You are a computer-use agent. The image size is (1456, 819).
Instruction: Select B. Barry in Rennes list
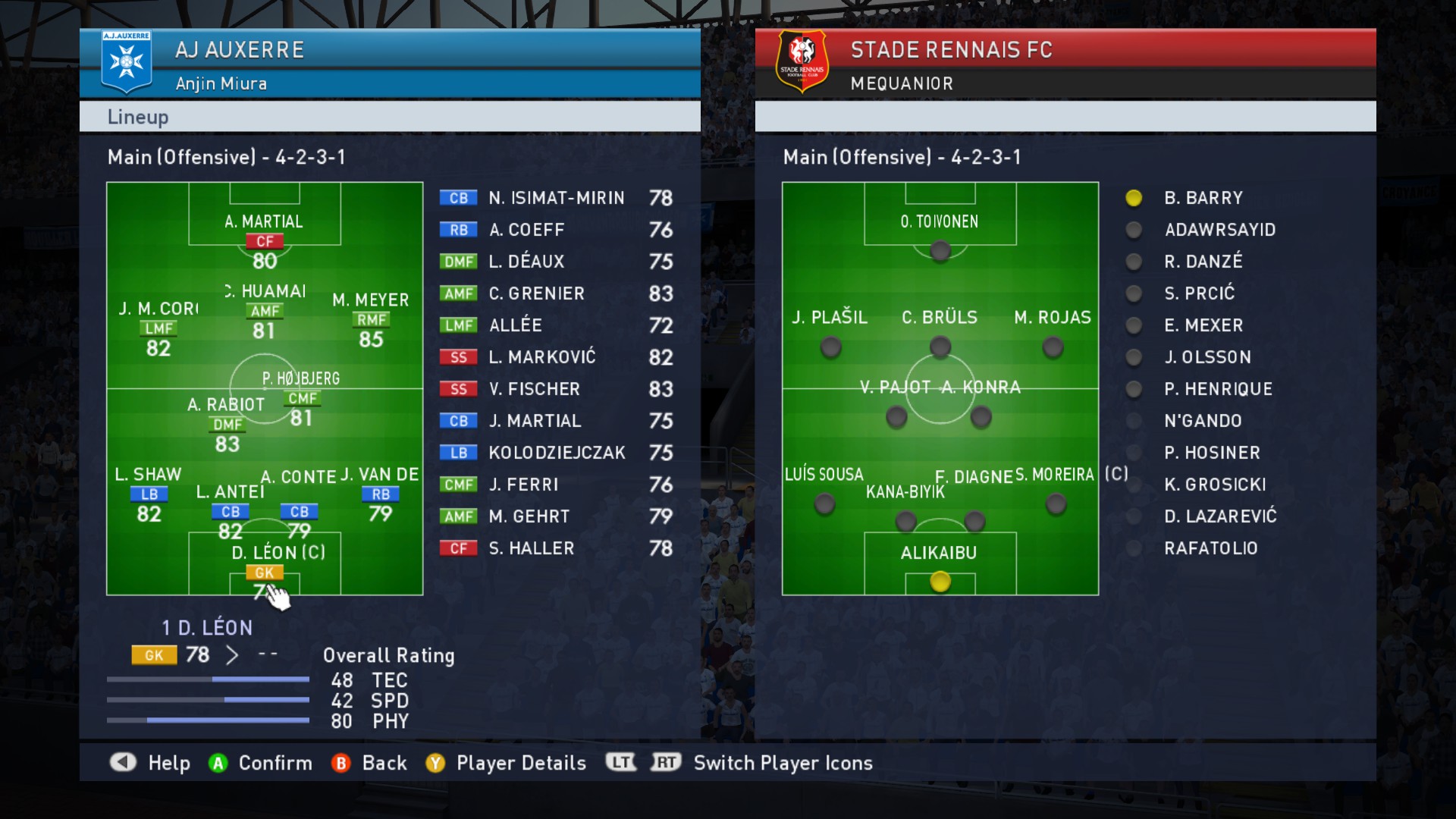1203,198
